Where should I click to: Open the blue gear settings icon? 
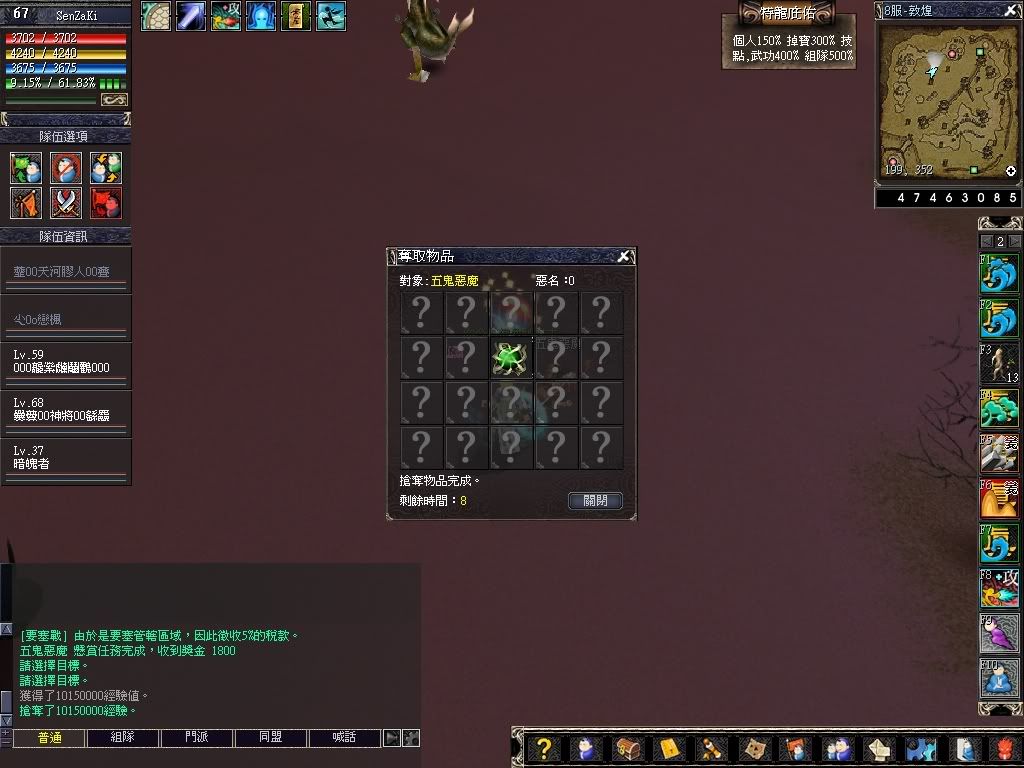(x=920, y=749)
